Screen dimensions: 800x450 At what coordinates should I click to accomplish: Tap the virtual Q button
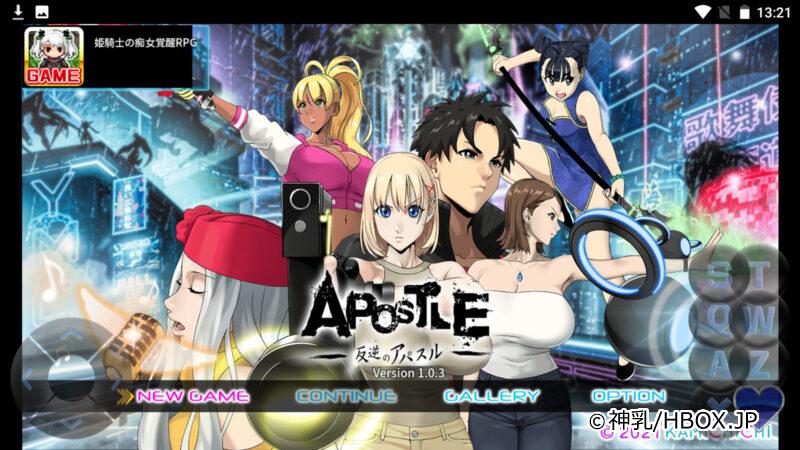(x=718, y=320)
